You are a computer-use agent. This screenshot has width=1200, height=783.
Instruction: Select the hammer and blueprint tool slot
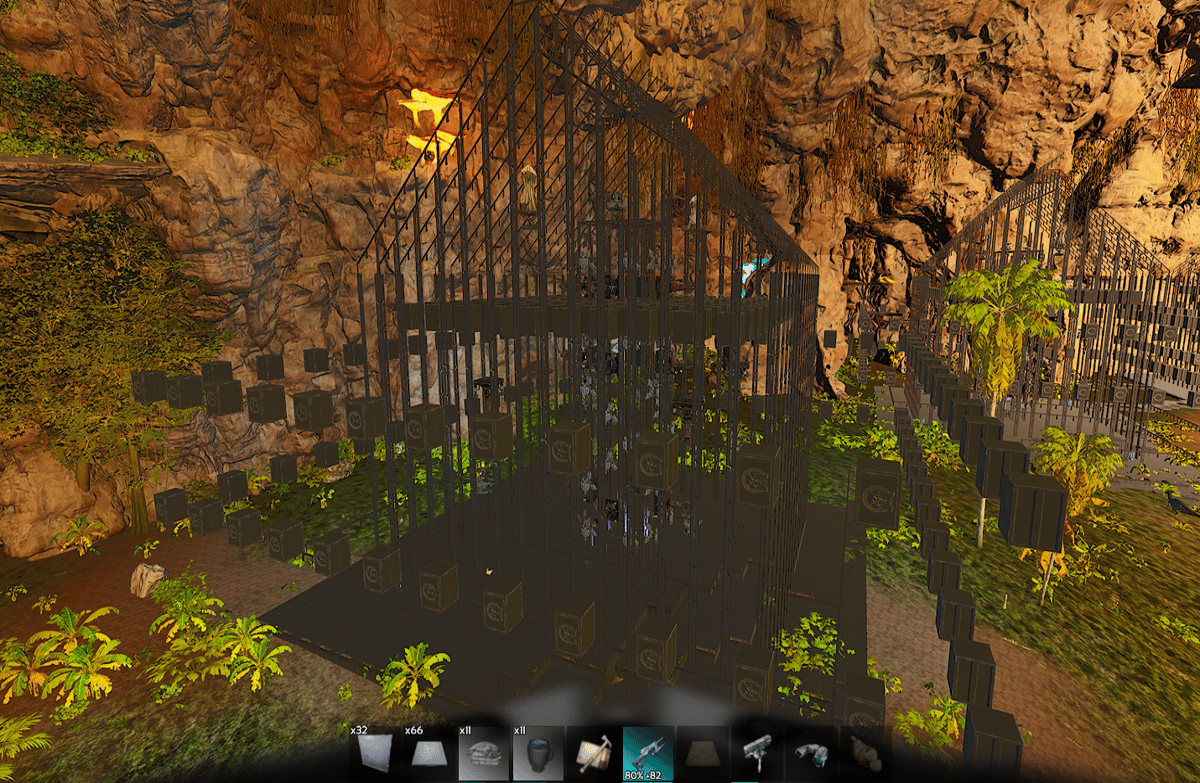coord(594,754)
